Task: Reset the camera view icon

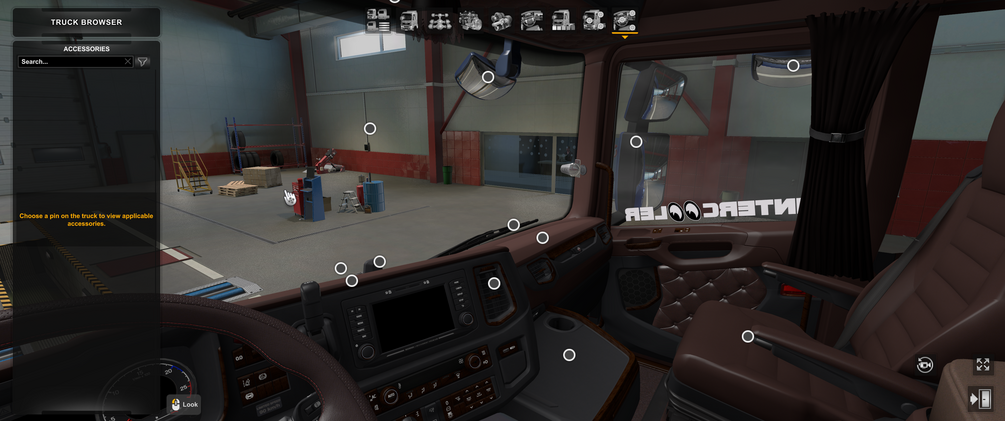Action: click(x=925, y=365)
